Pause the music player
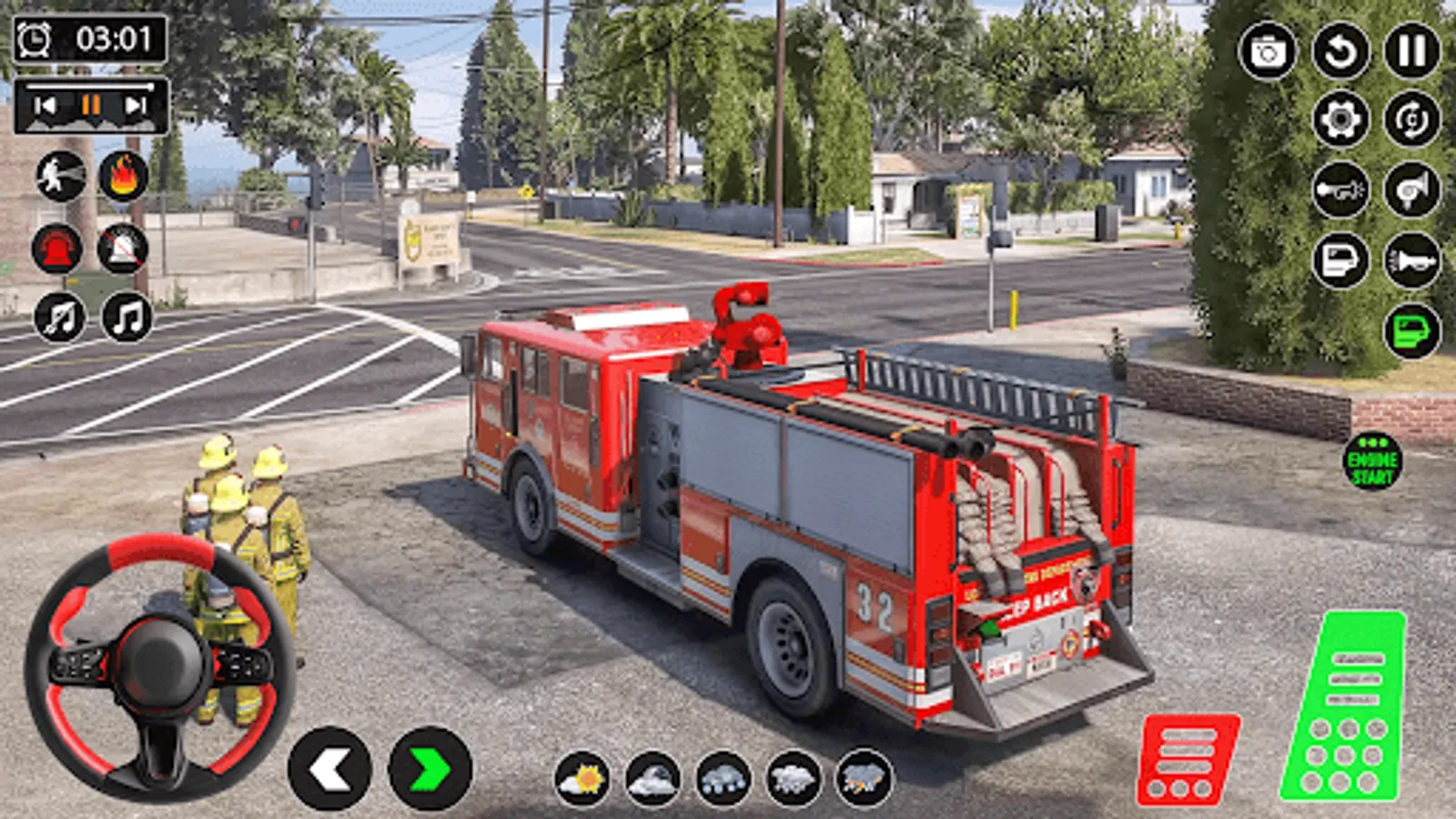This screenshot has height=819, width=1456. pyautogui.click(x=88, y=103)
